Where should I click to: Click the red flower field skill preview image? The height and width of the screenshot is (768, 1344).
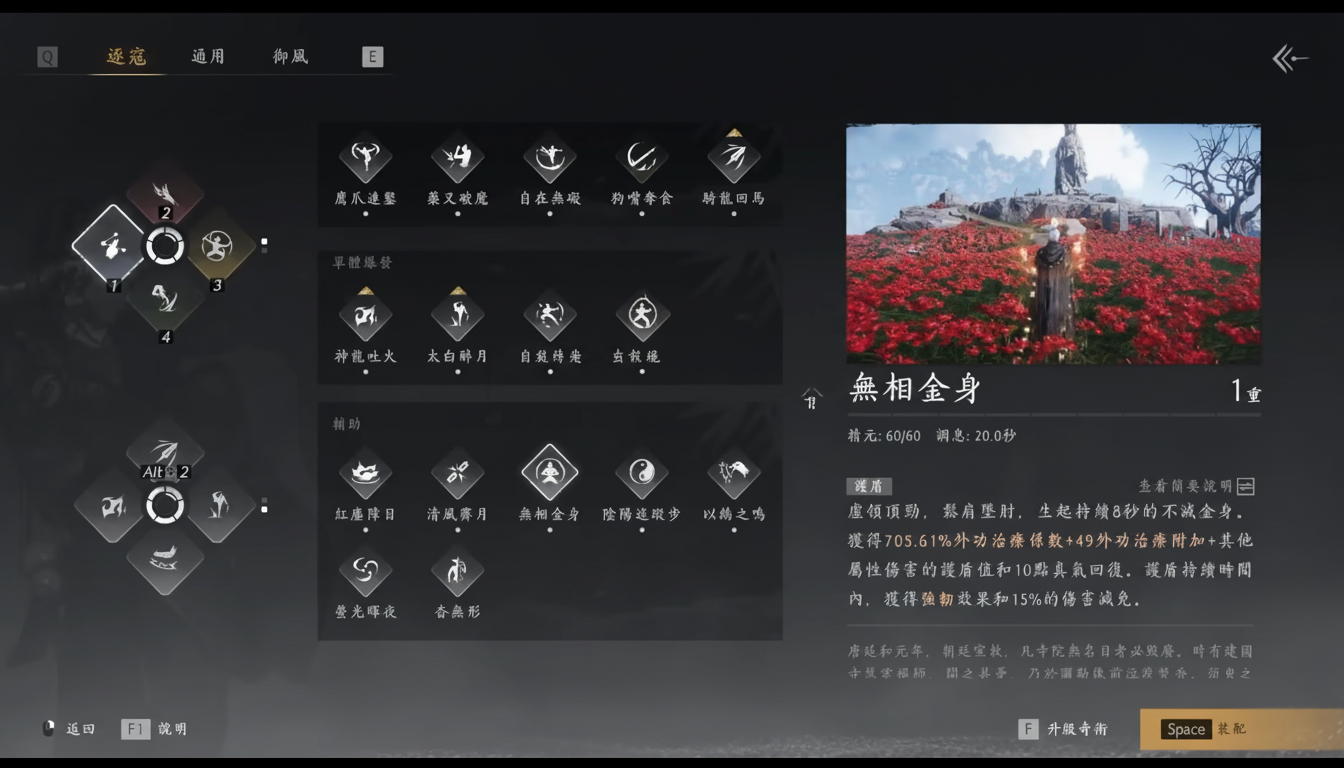pyautogui.click(x=1052, y=245)
